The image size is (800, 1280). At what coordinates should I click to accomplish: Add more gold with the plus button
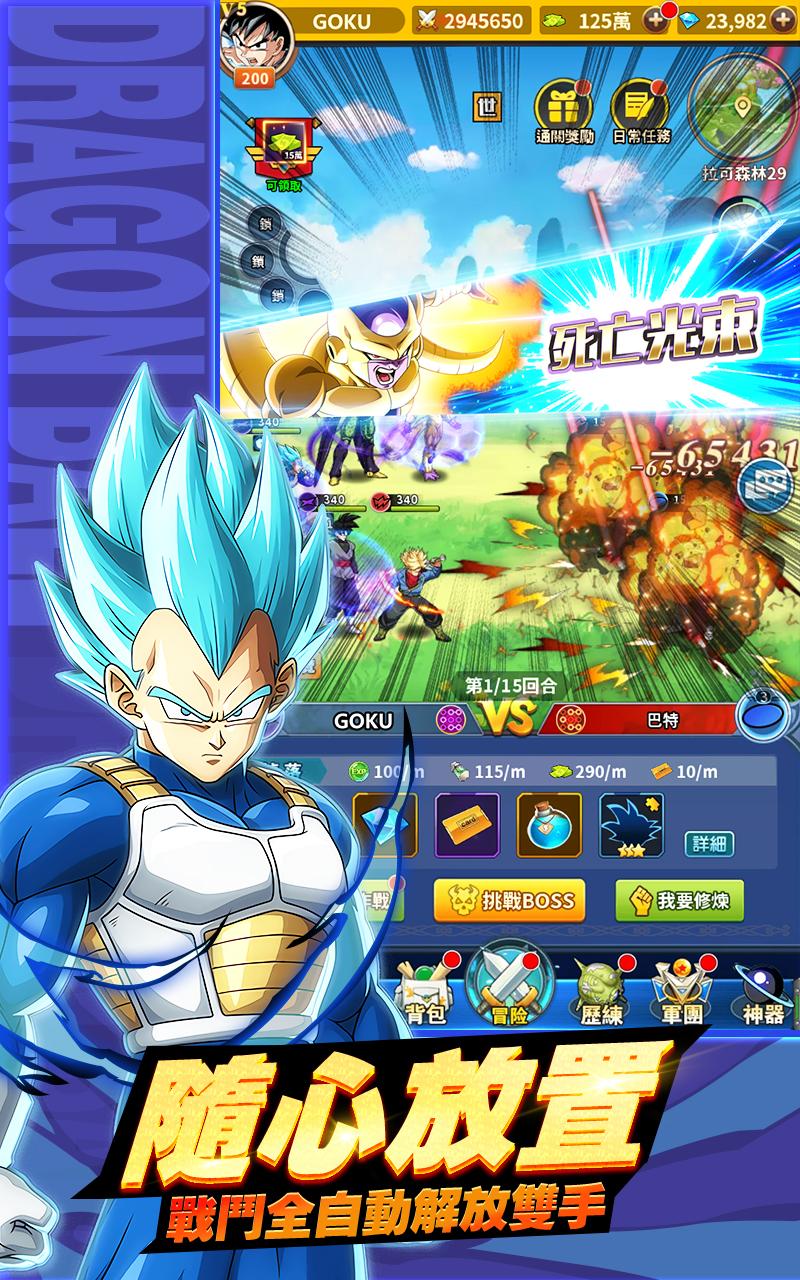655,21
